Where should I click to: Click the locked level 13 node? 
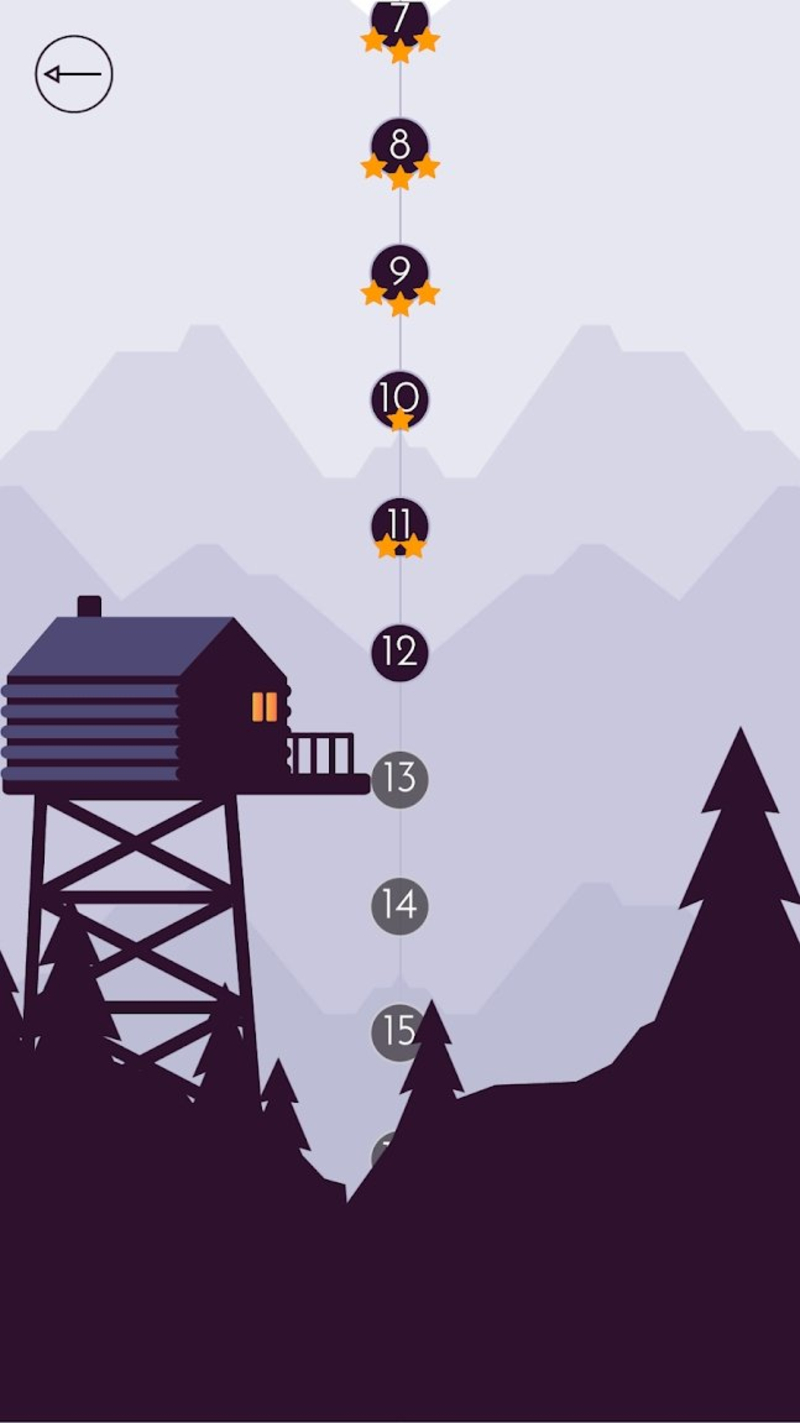(400, 779)
